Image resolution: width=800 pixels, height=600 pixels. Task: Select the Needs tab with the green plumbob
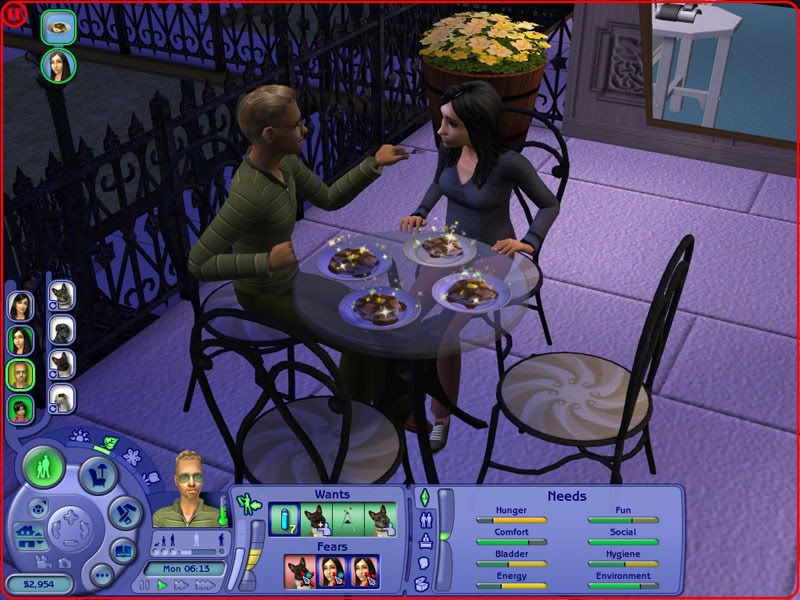pos(423,497)
